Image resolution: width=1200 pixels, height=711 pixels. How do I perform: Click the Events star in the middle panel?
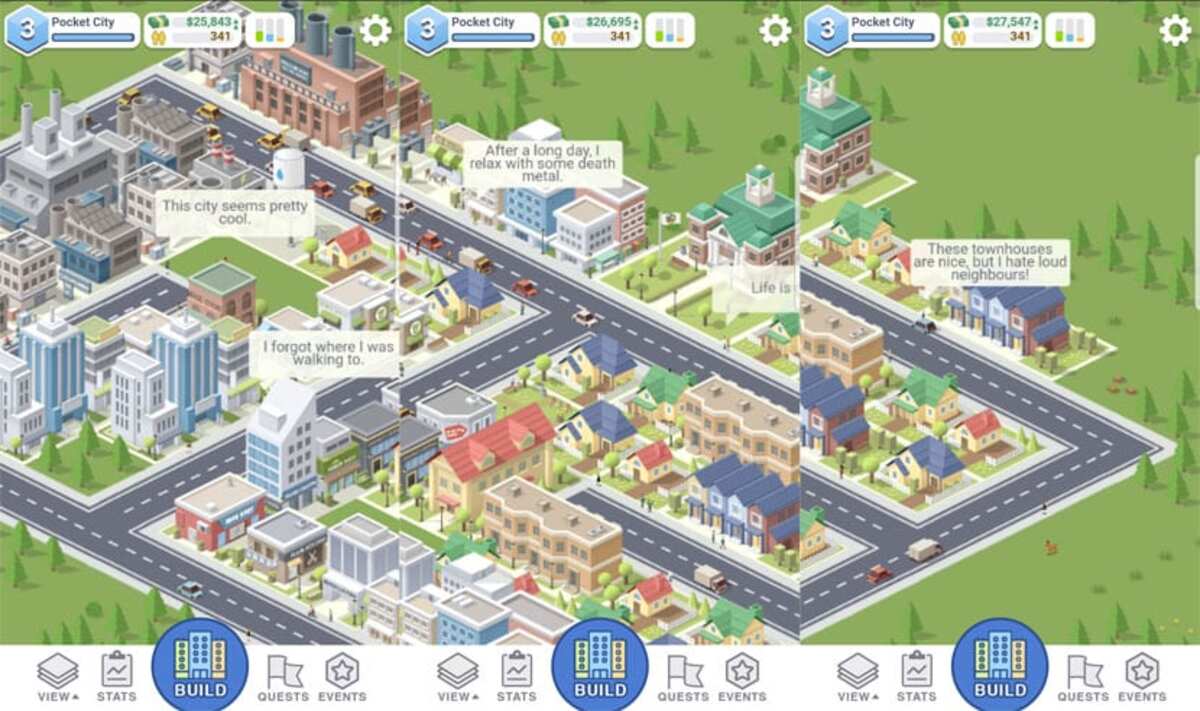(742, 676)
